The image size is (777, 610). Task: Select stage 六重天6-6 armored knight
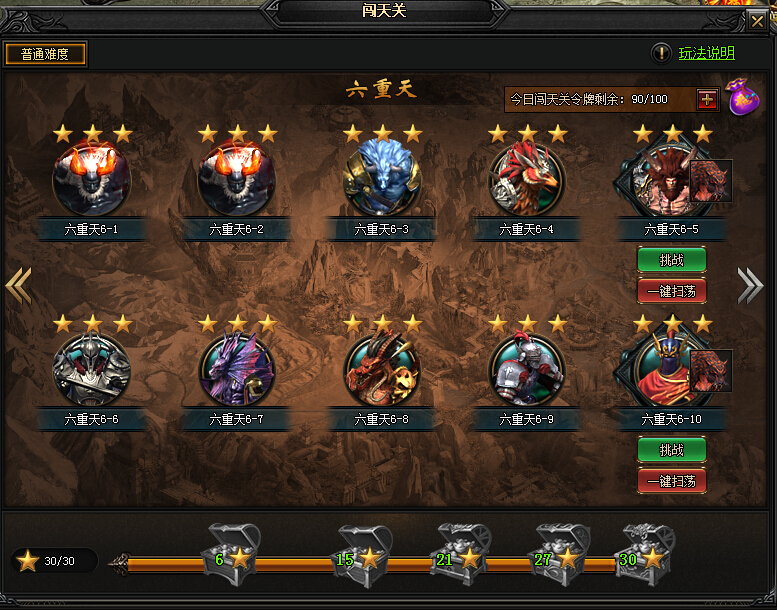coord(91,369)
